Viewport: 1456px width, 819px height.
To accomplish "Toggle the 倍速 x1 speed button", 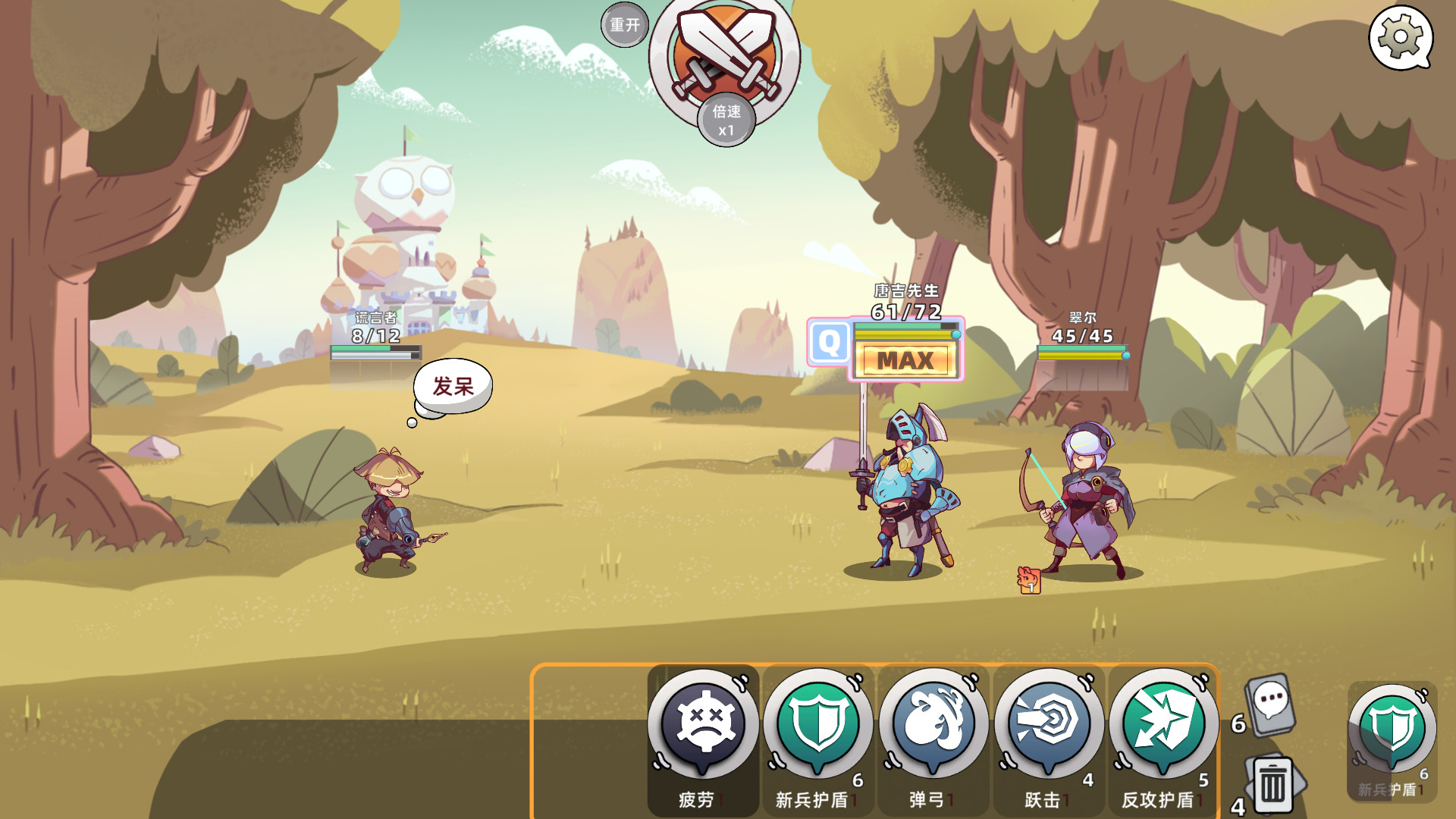I will tap(726, 121).
